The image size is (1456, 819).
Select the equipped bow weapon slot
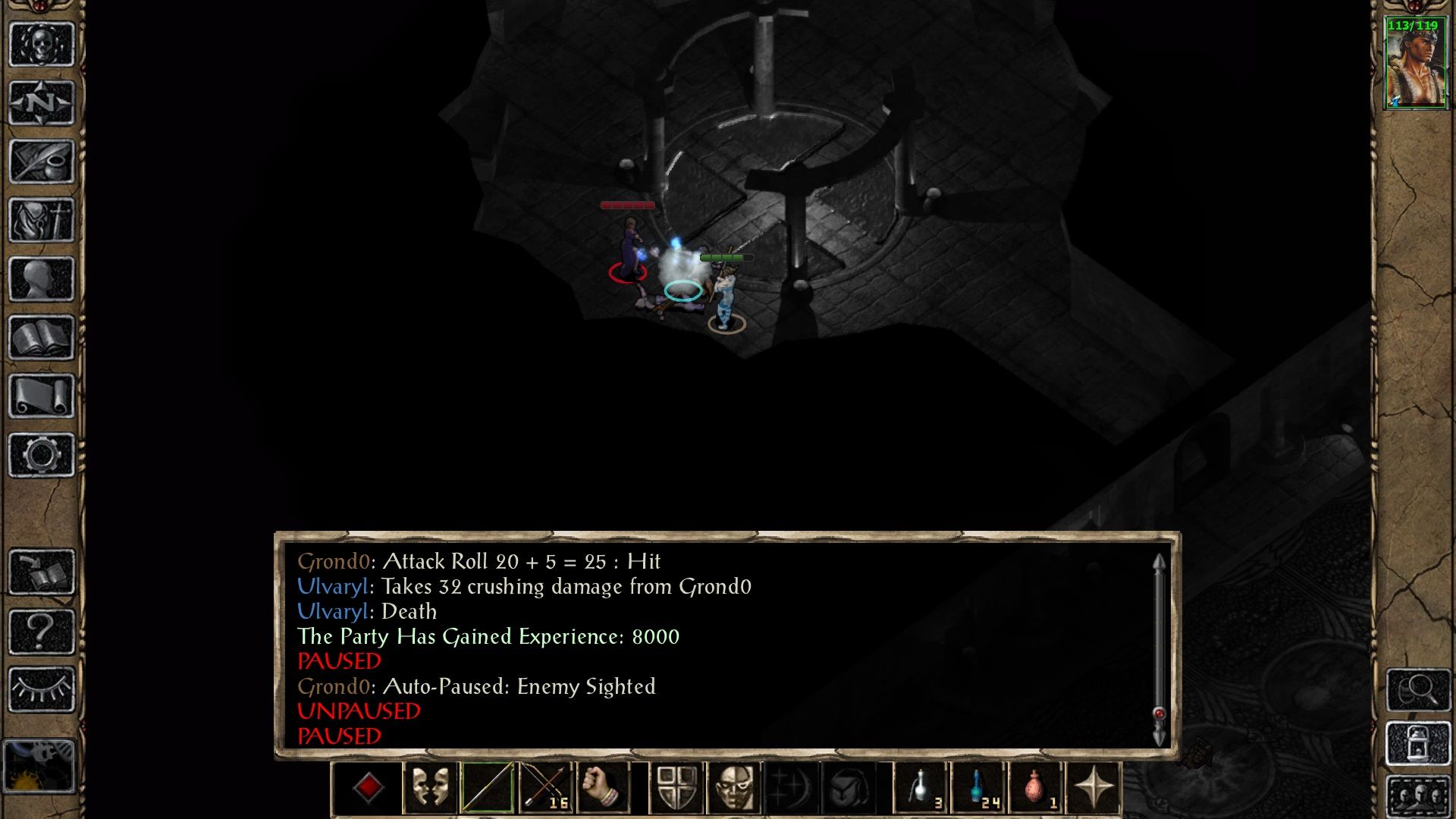[x=487, y=789]
